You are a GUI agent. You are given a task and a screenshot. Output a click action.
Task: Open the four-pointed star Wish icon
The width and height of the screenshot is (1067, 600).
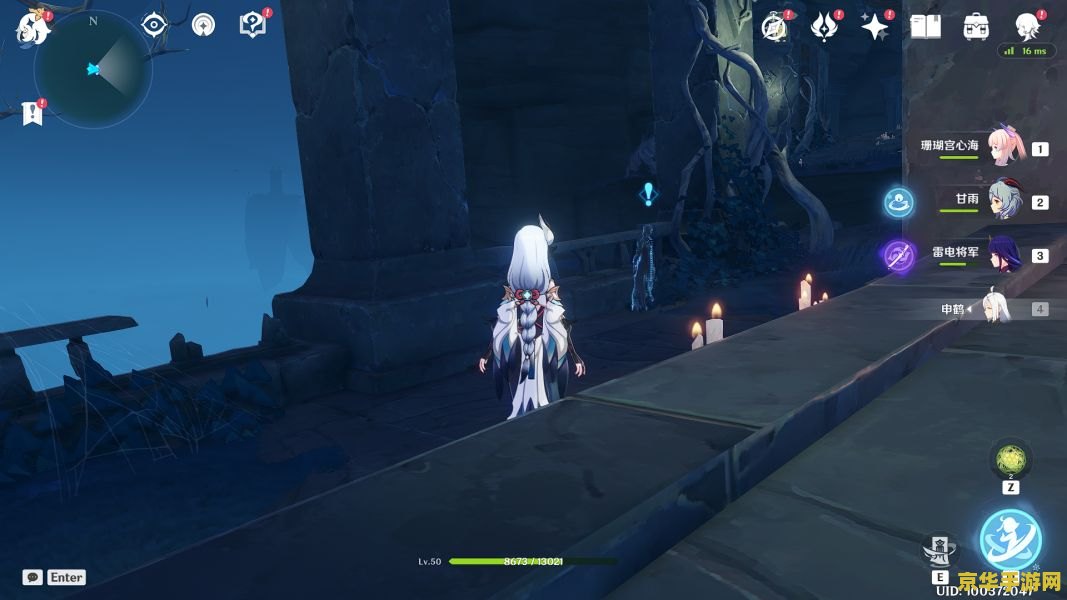[875, 27]
